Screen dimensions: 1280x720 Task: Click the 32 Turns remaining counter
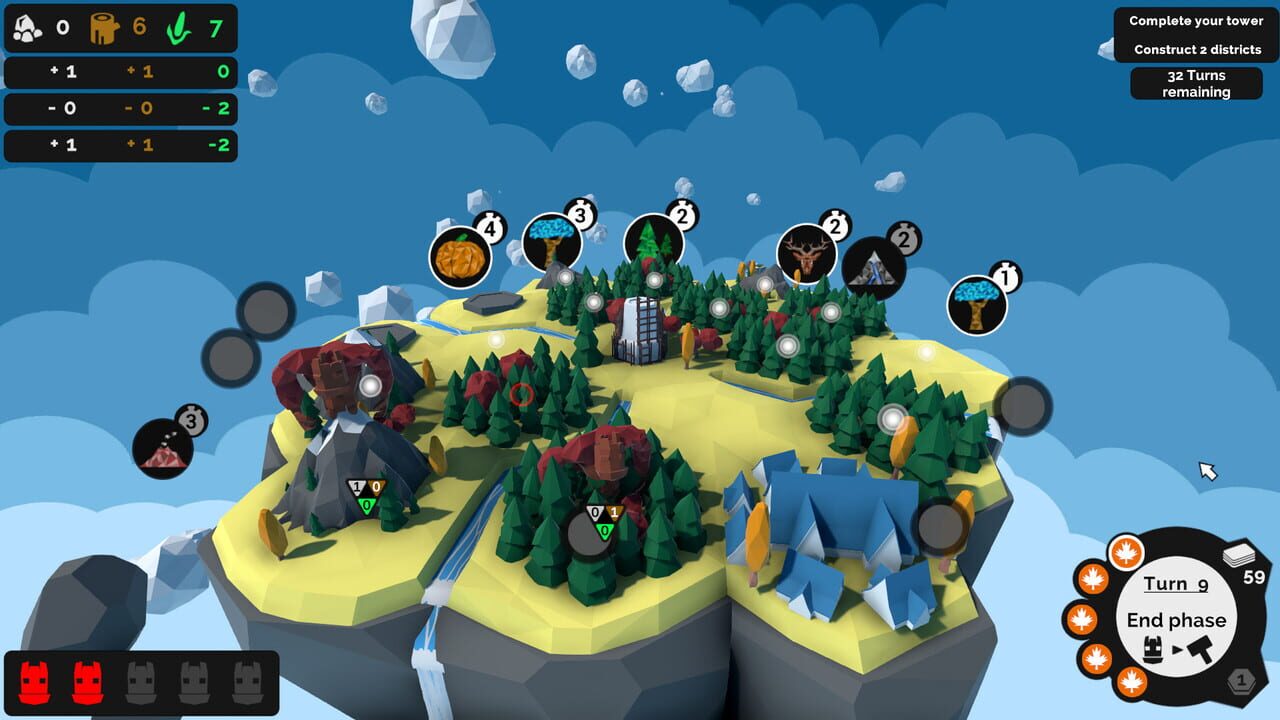point(1196,83)
